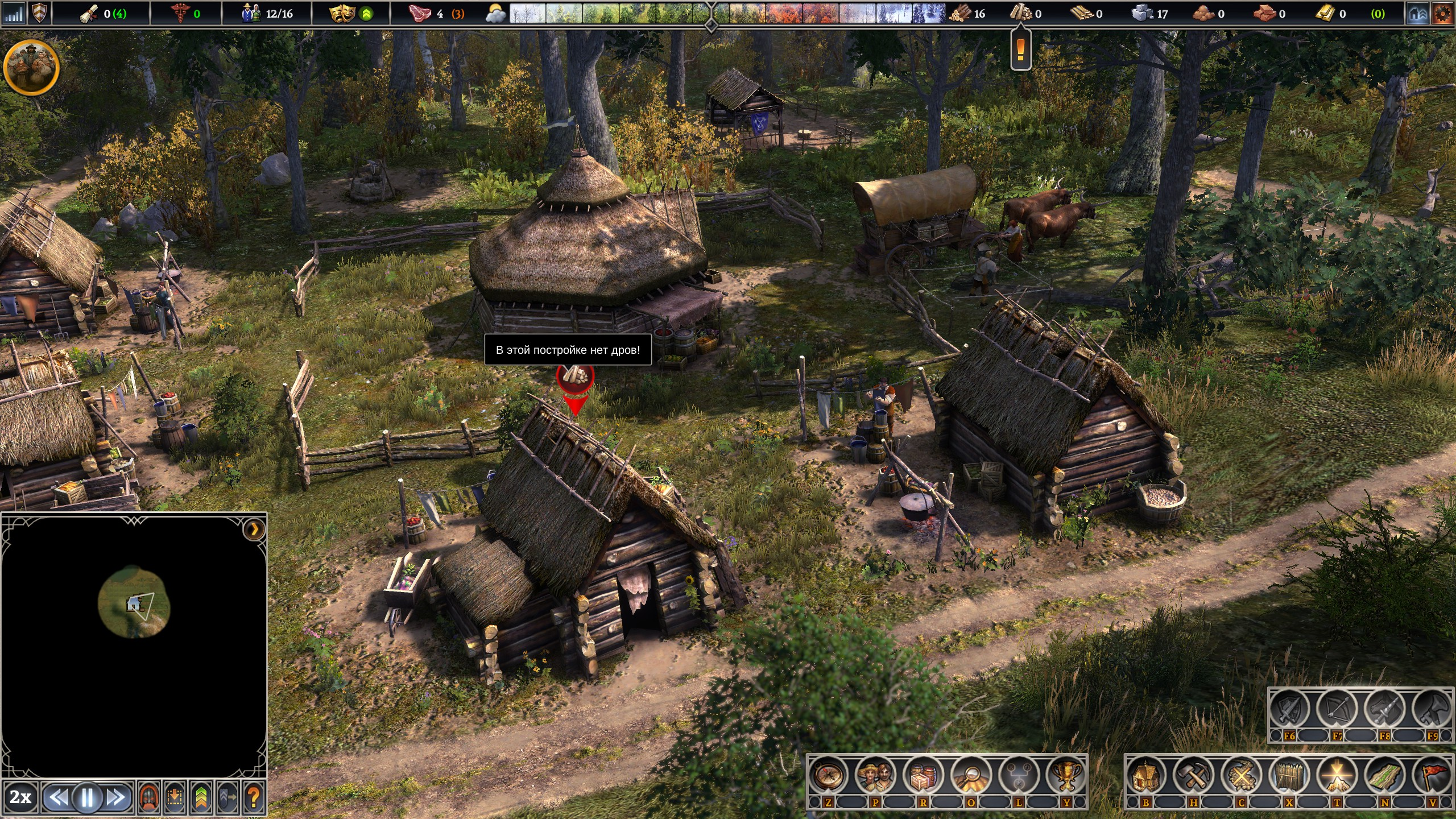Open the house building menu
This screenshot has height=819, width=1456.
[1146, 776]
